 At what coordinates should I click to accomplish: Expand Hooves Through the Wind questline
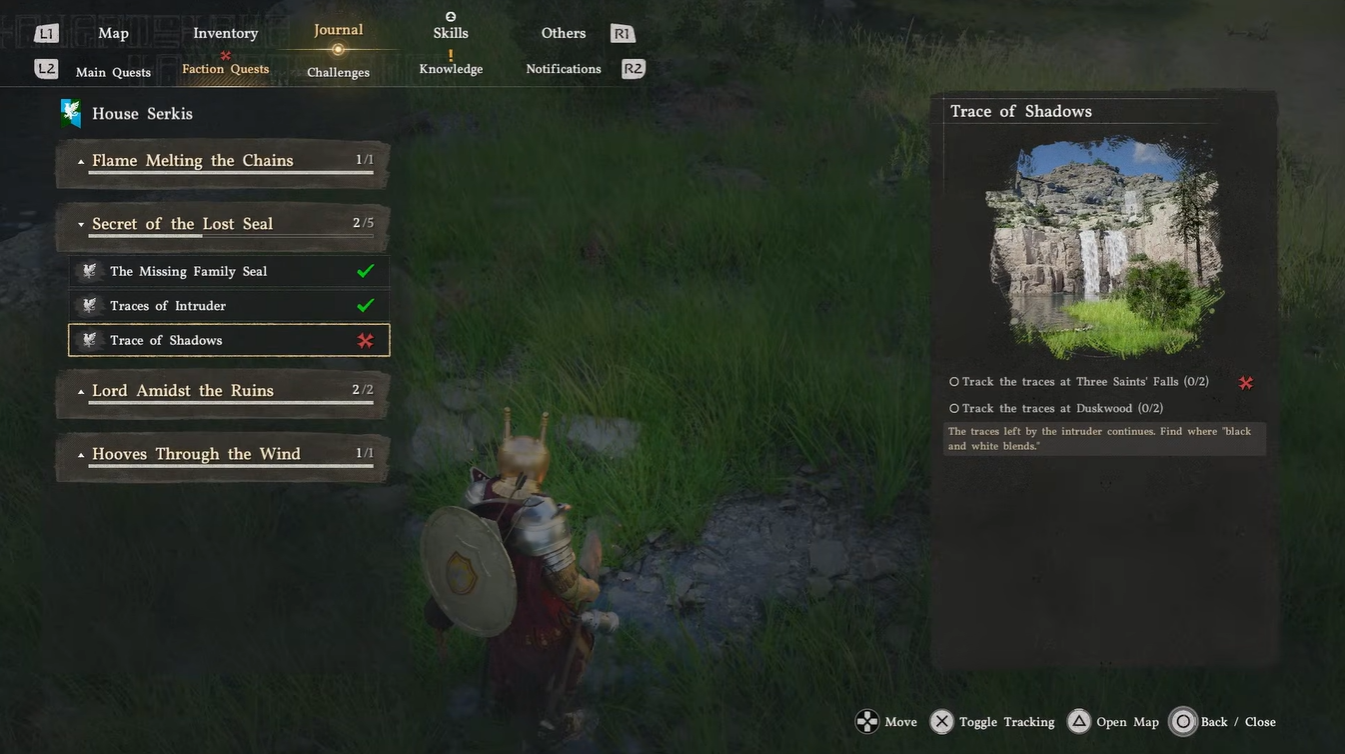point(222,454)
